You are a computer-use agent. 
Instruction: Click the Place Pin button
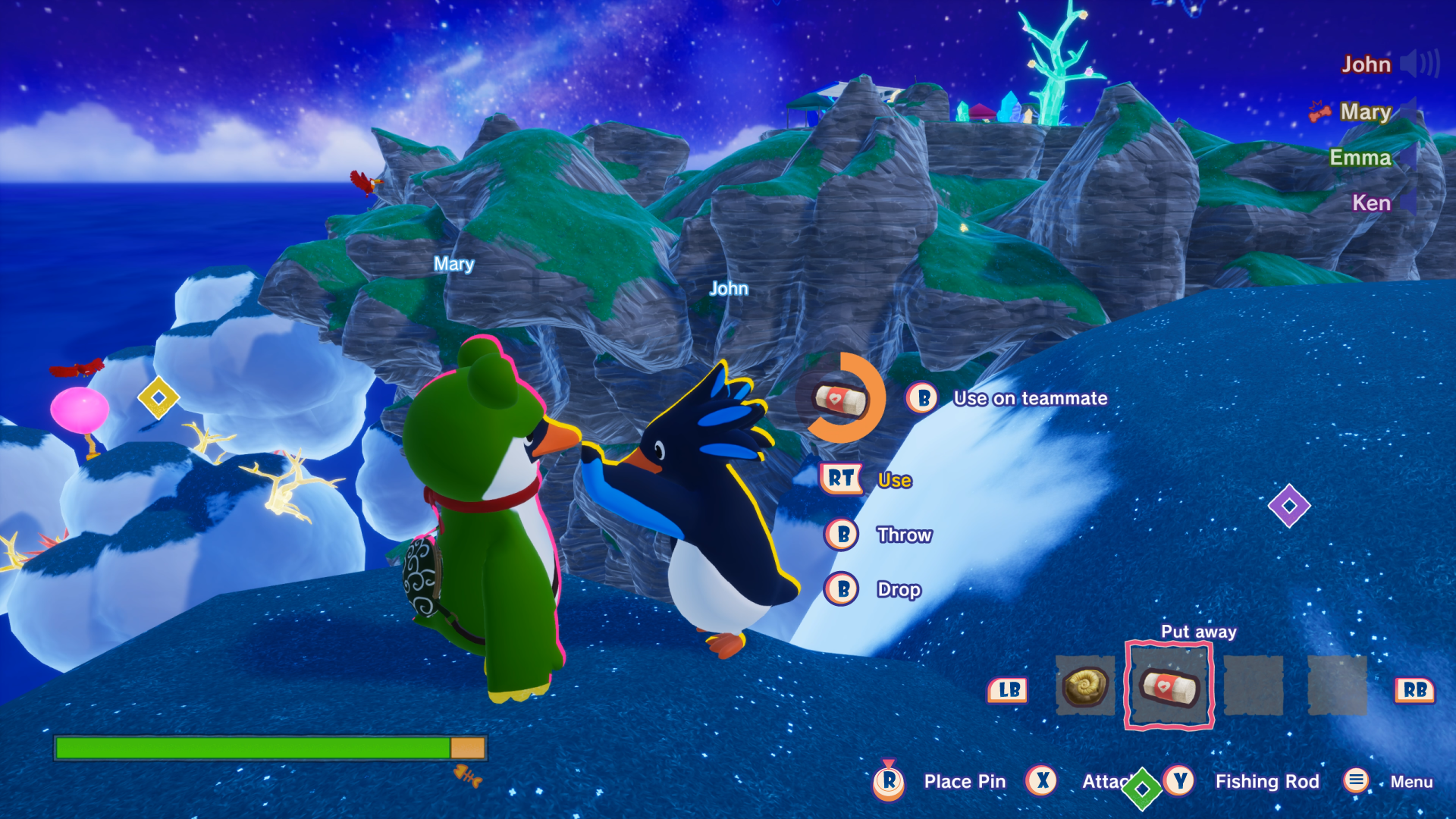pyautogui.click(x=964, y=781)
